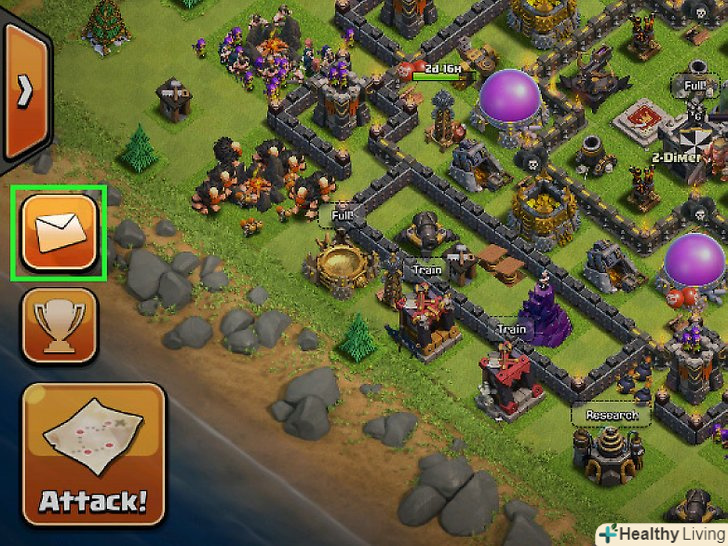728x546 pixels.
Task: Expand the chat panel arrow tab
Action: 24,92
